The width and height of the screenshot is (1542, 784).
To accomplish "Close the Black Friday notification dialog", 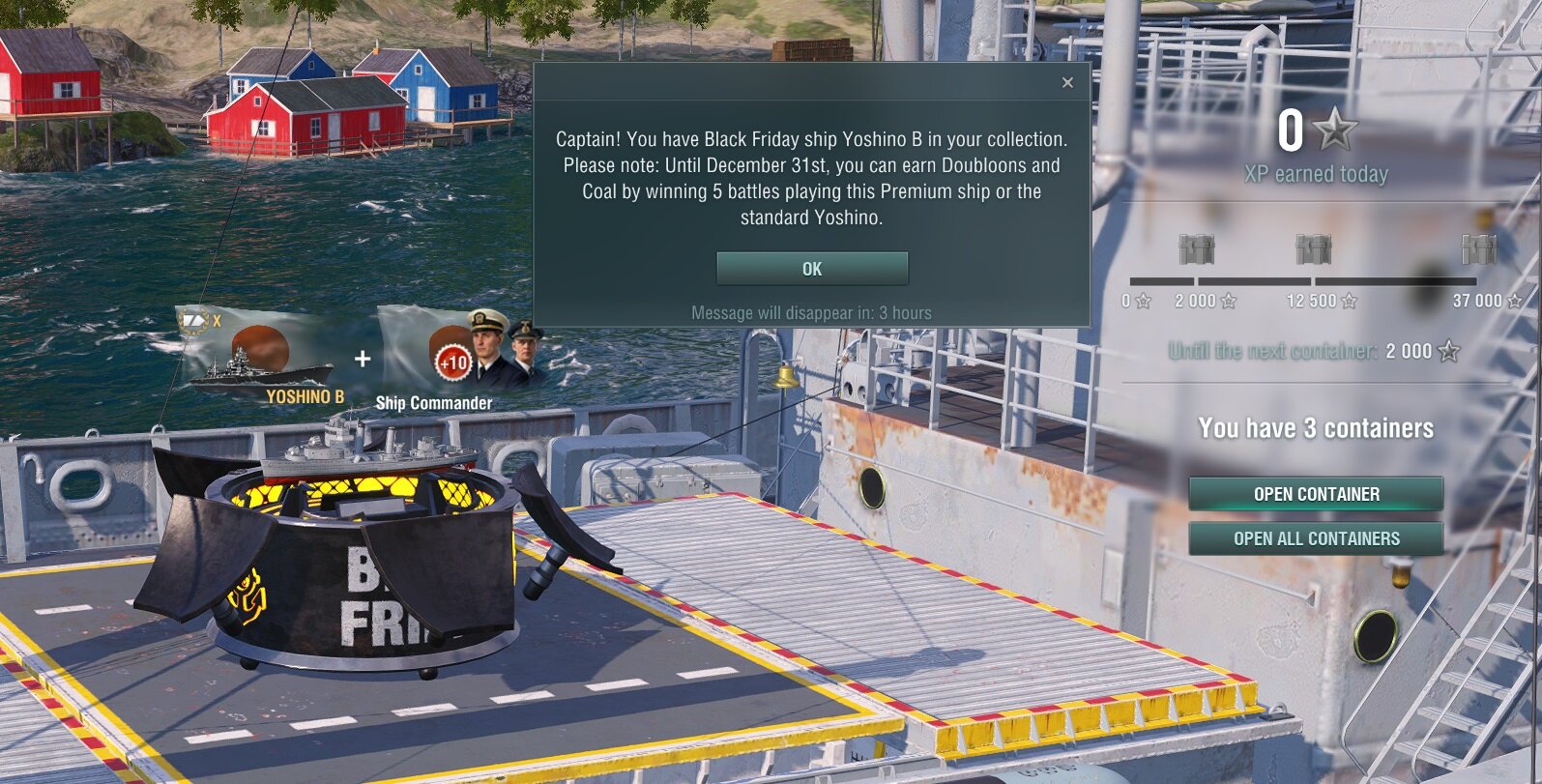I will [x=1067, y=82].
